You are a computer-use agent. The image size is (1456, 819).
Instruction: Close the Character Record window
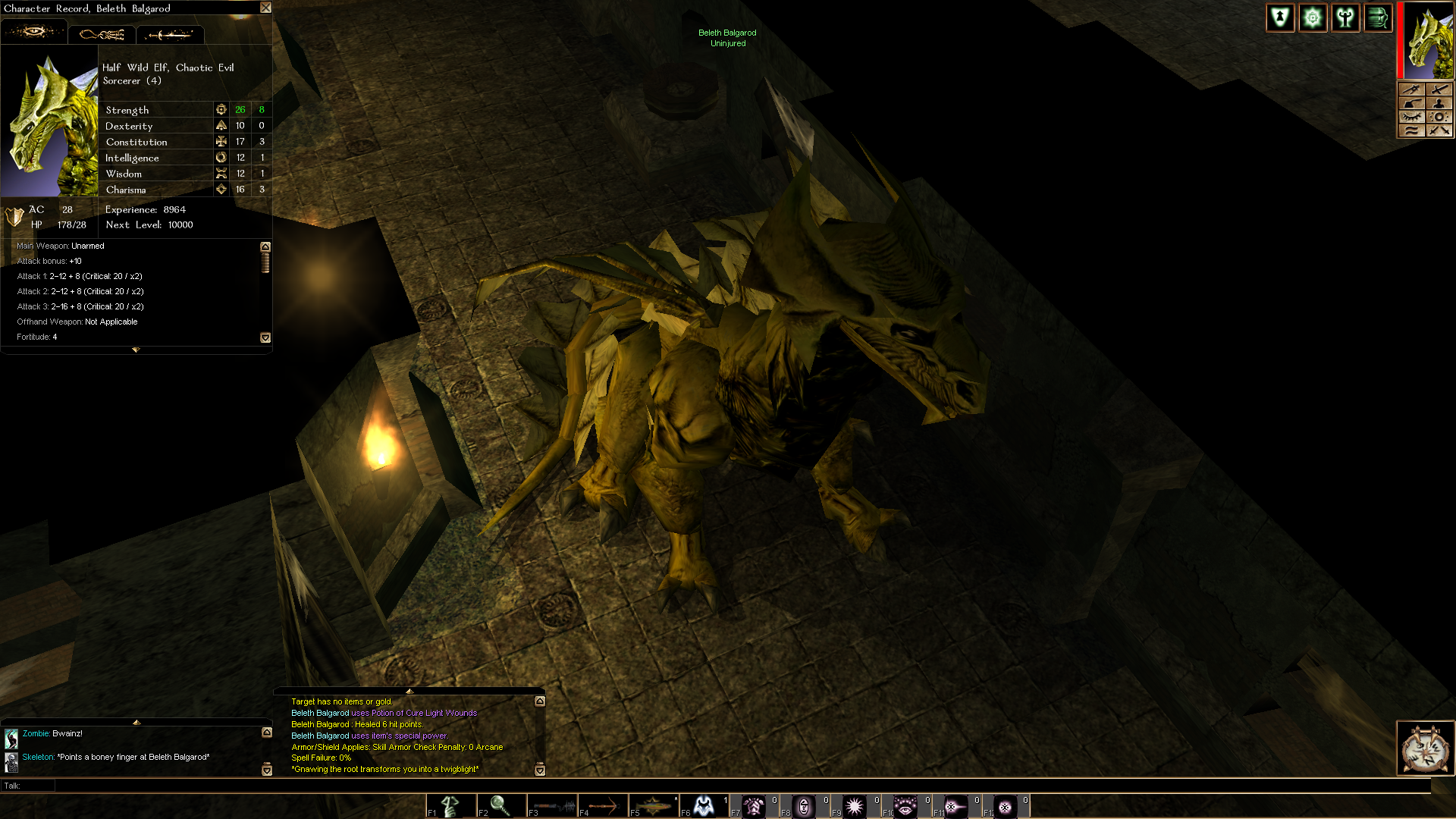tap(265, 8)
